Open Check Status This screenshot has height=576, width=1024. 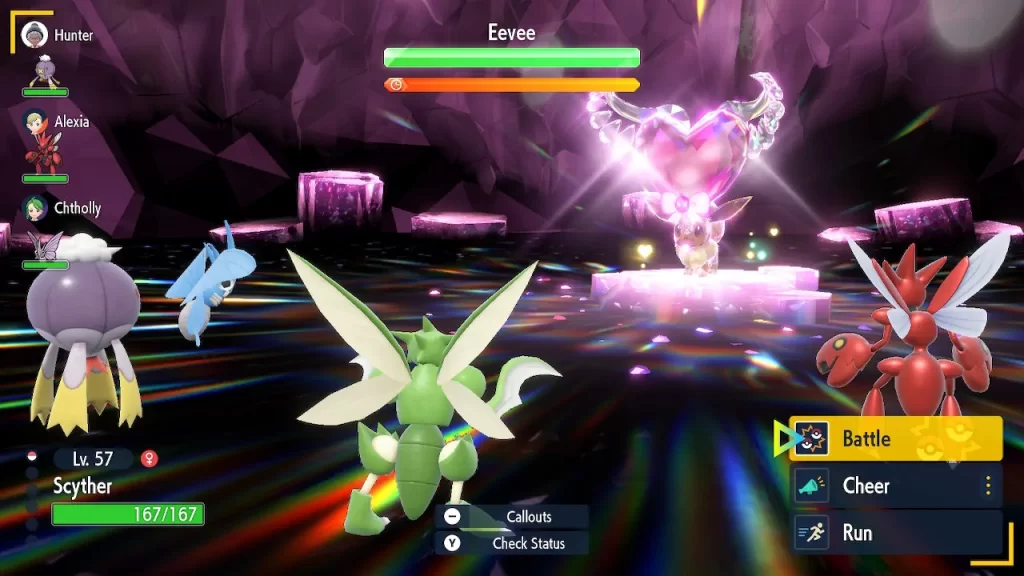click(x=512, y=543)
